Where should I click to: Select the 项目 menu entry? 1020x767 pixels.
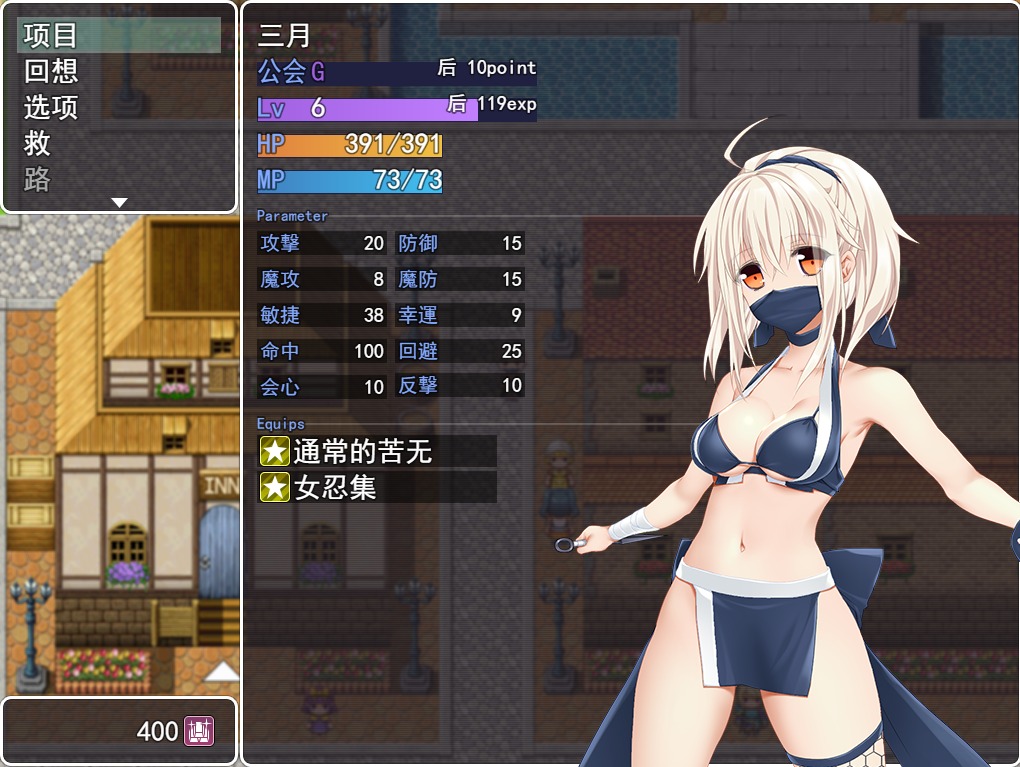[x=118, y=35]
